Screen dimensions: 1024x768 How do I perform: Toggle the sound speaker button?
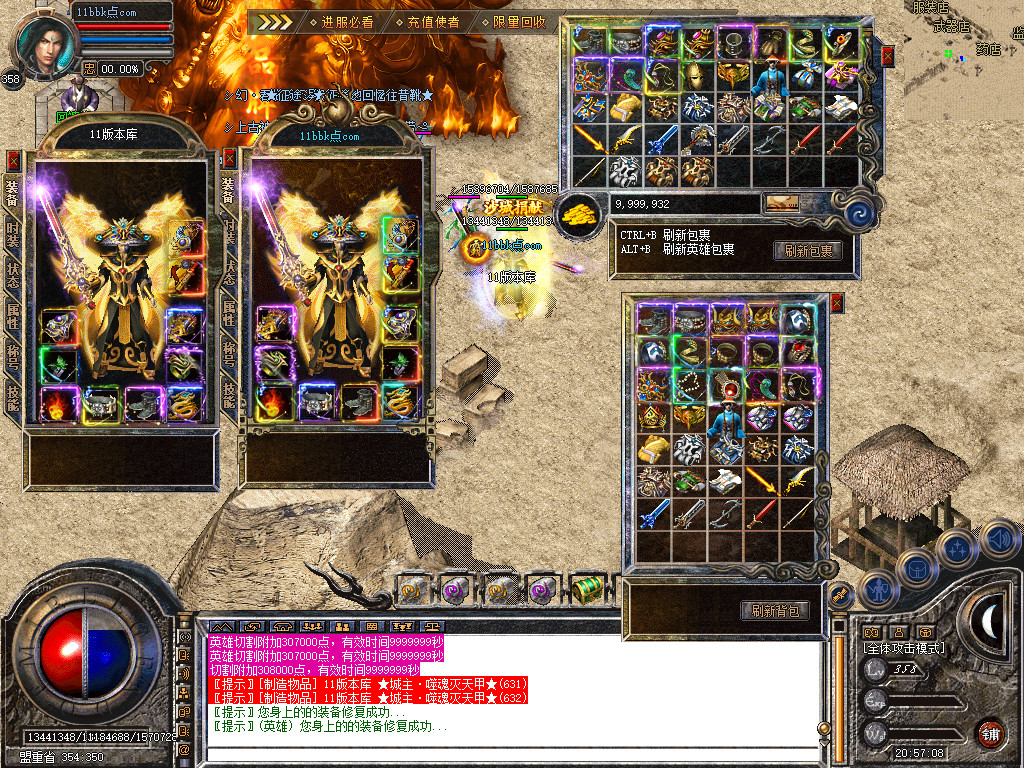click(998, 541)
